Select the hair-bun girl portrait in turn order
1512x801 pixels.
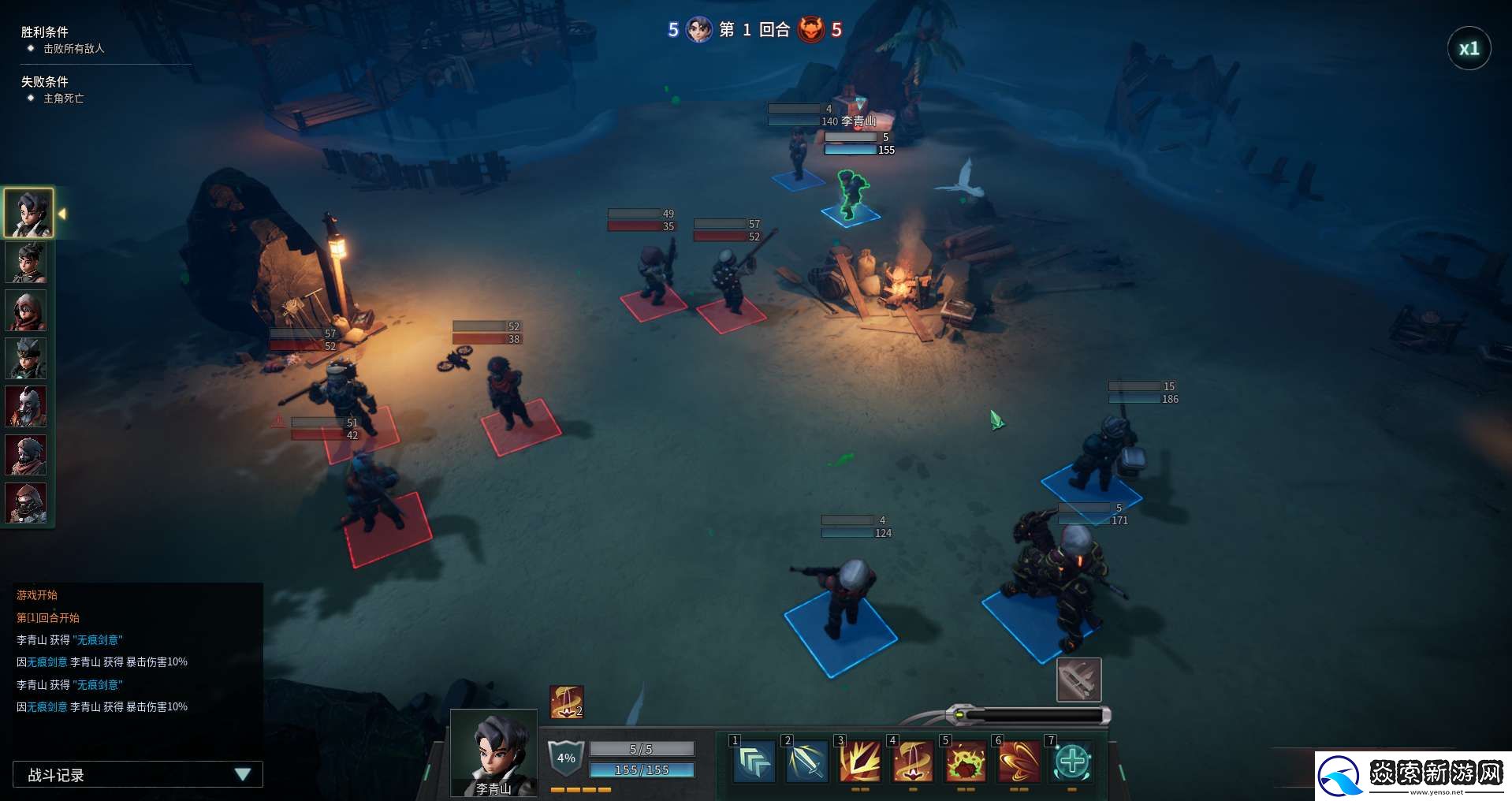point(26,263)
